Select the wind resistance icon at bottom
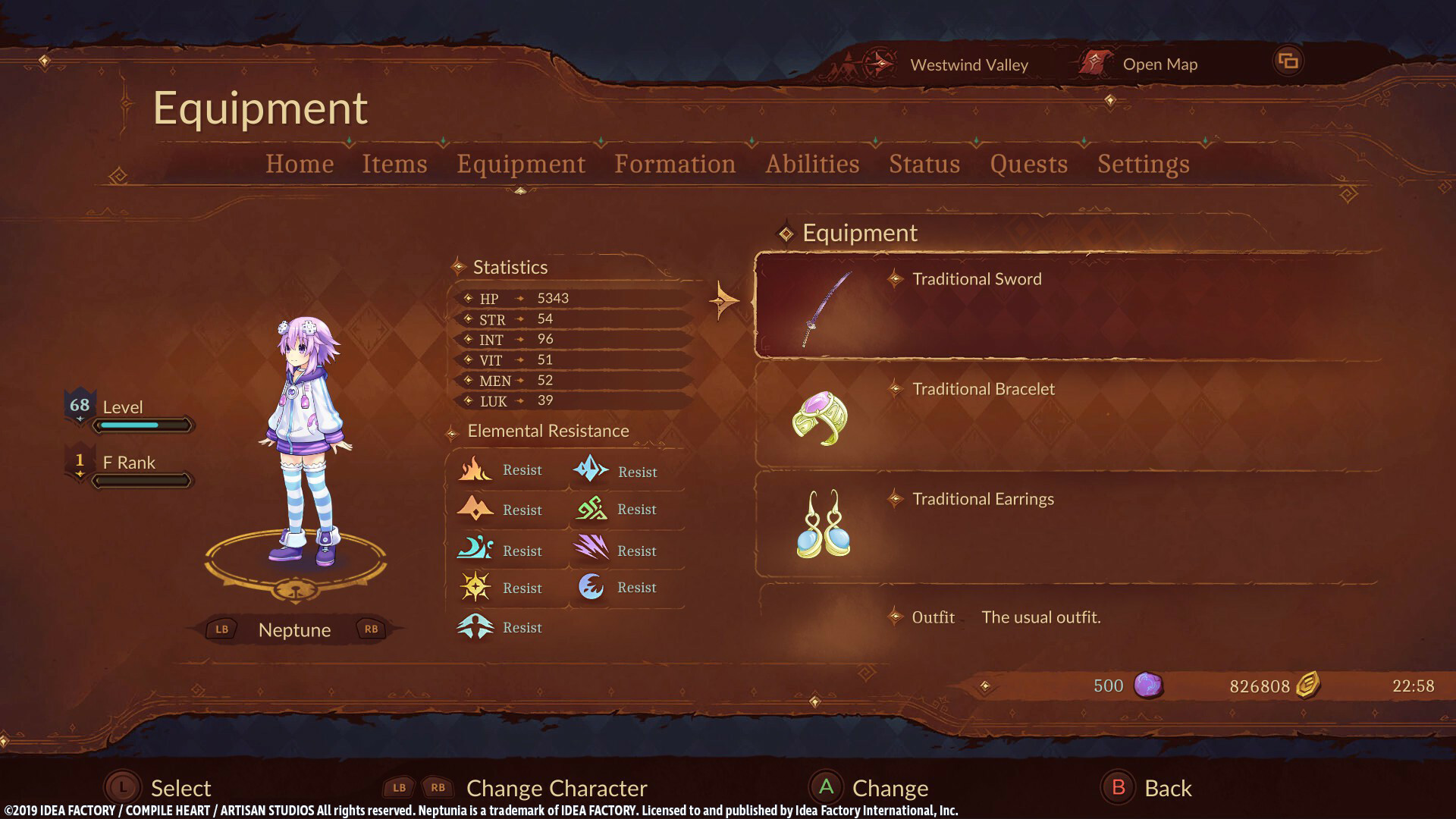Screen dimensions: 1456x819 pyautogui.click(x=475, y=627)
